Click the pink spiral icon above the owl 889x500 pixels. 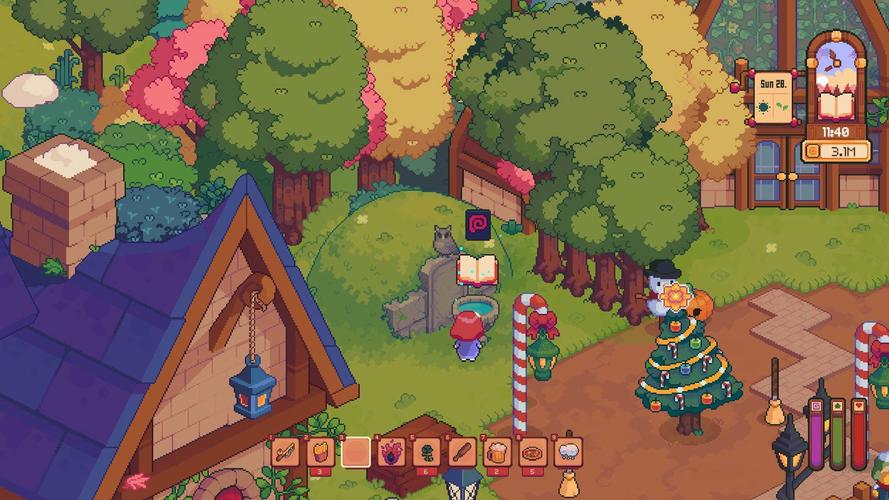click(x=477, y=222)
